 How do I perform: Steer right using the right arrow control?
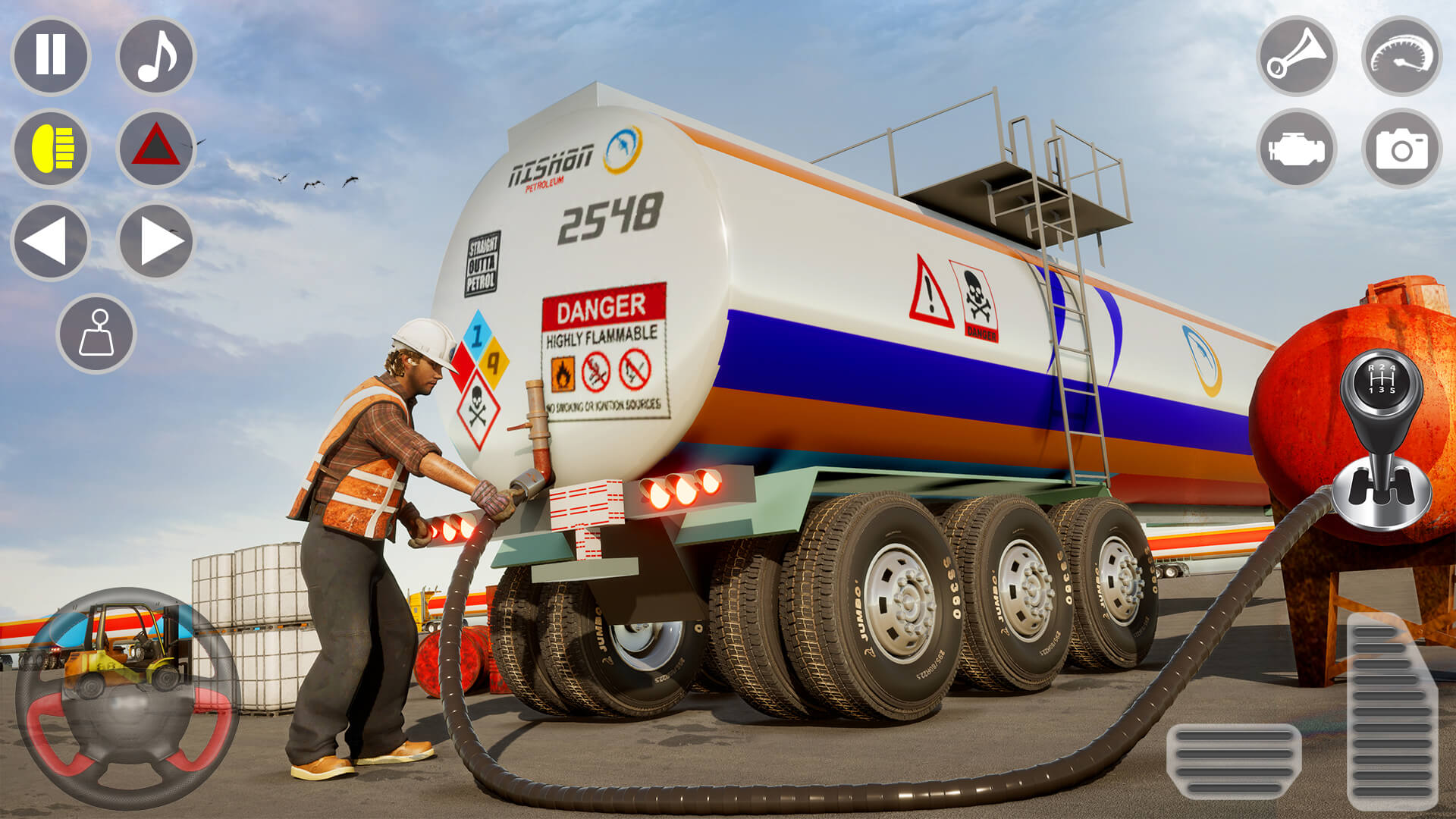(x=155, y=241)
